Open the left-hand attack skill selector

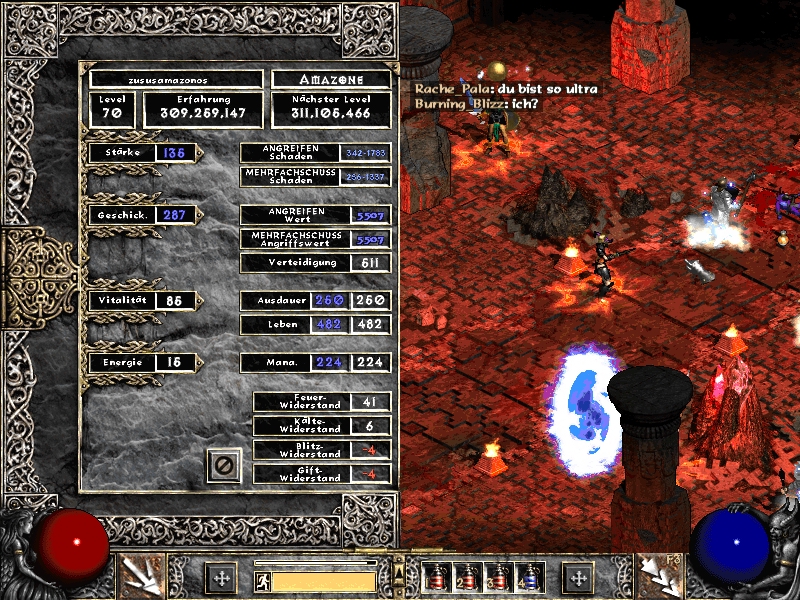(141, 577)
